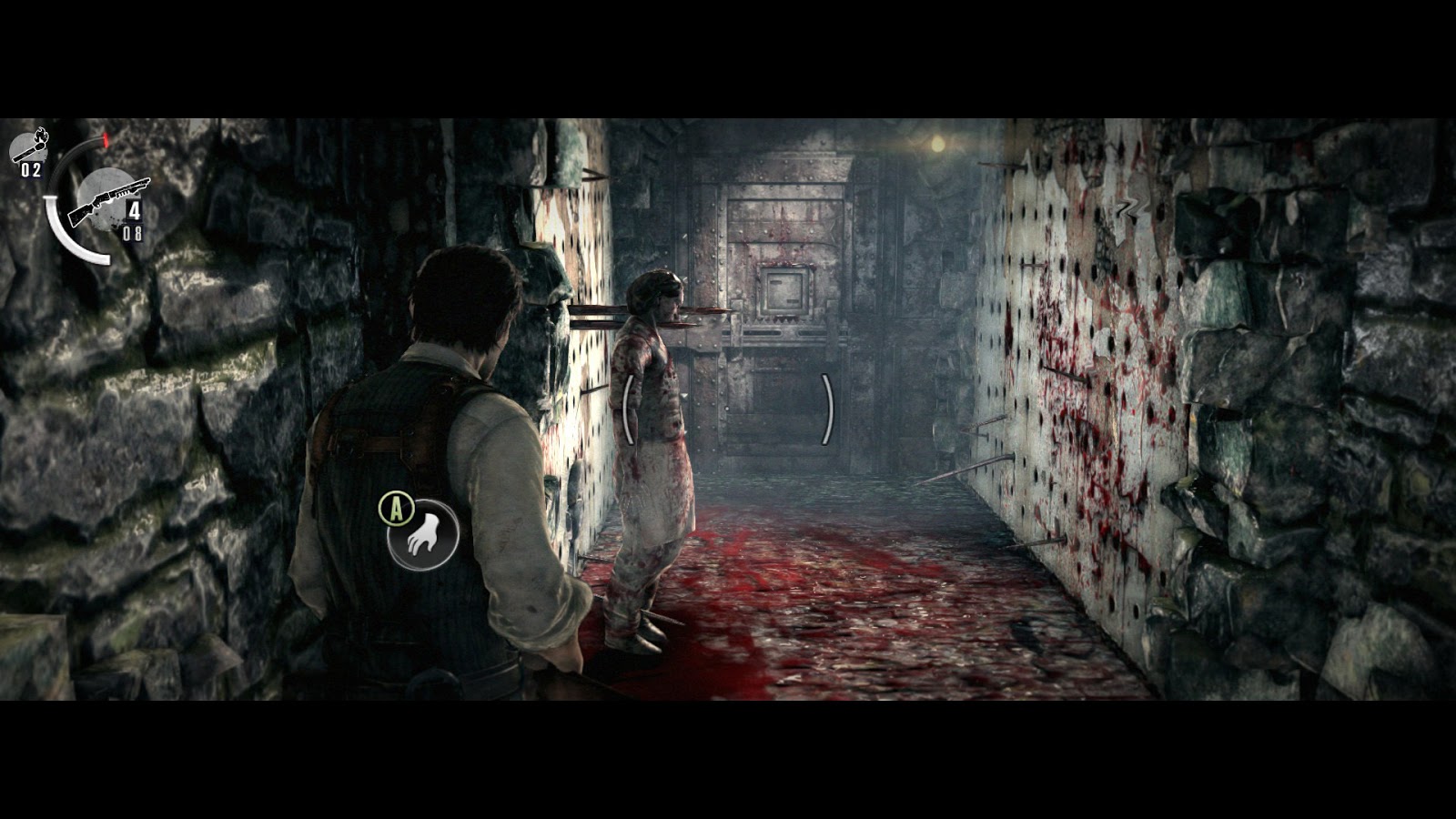Click the green A button prompt

[395, 511]
